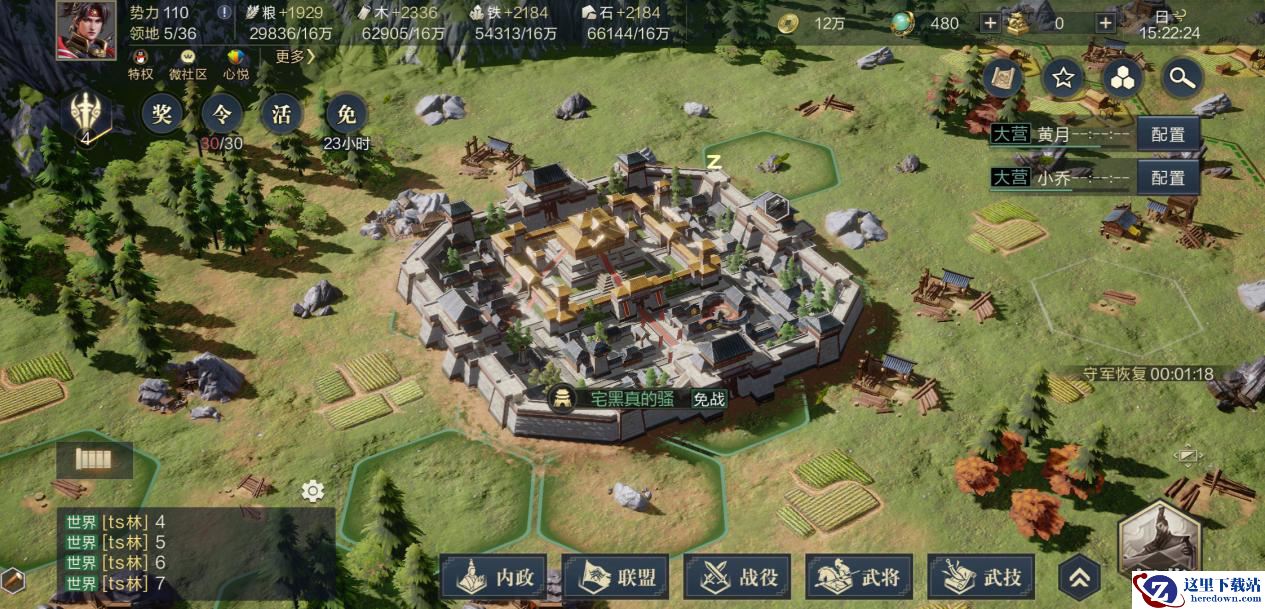
Task: Open the 联盟 alliance menu
Action: pyautogui.click(x=615, y=577)
